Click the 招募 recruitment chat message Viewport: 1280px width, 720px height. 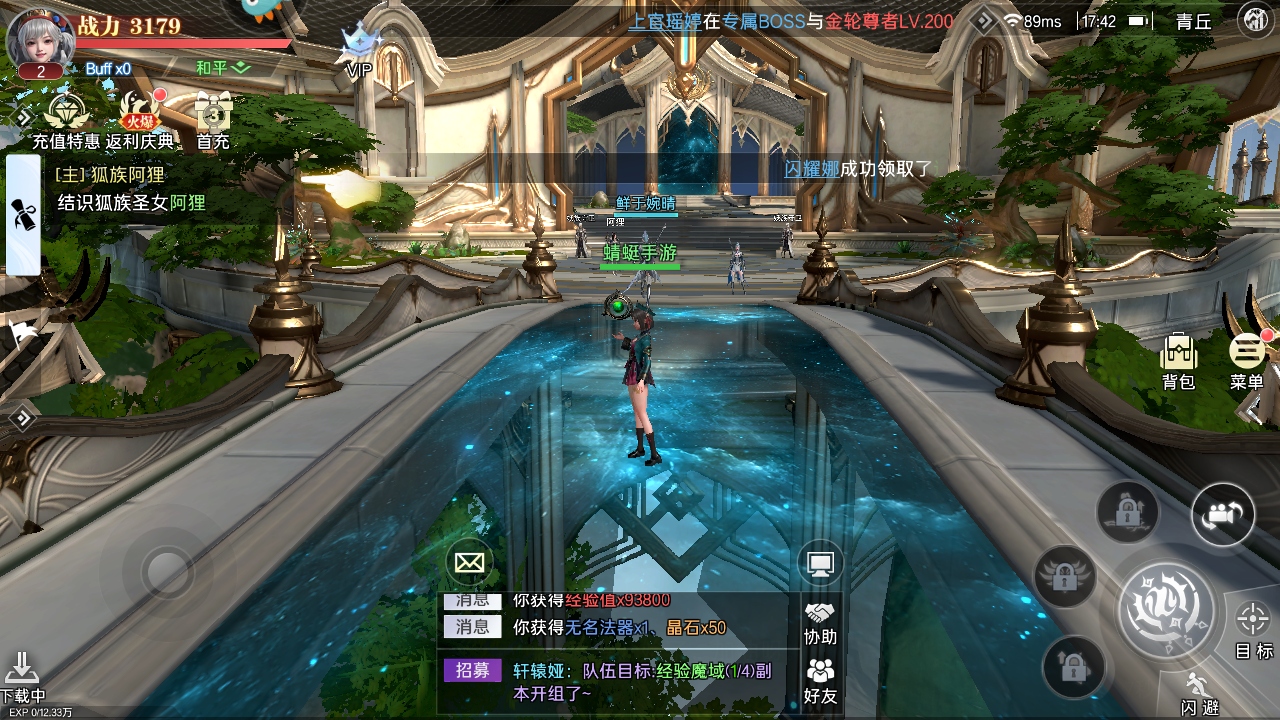tap(620, 680)
